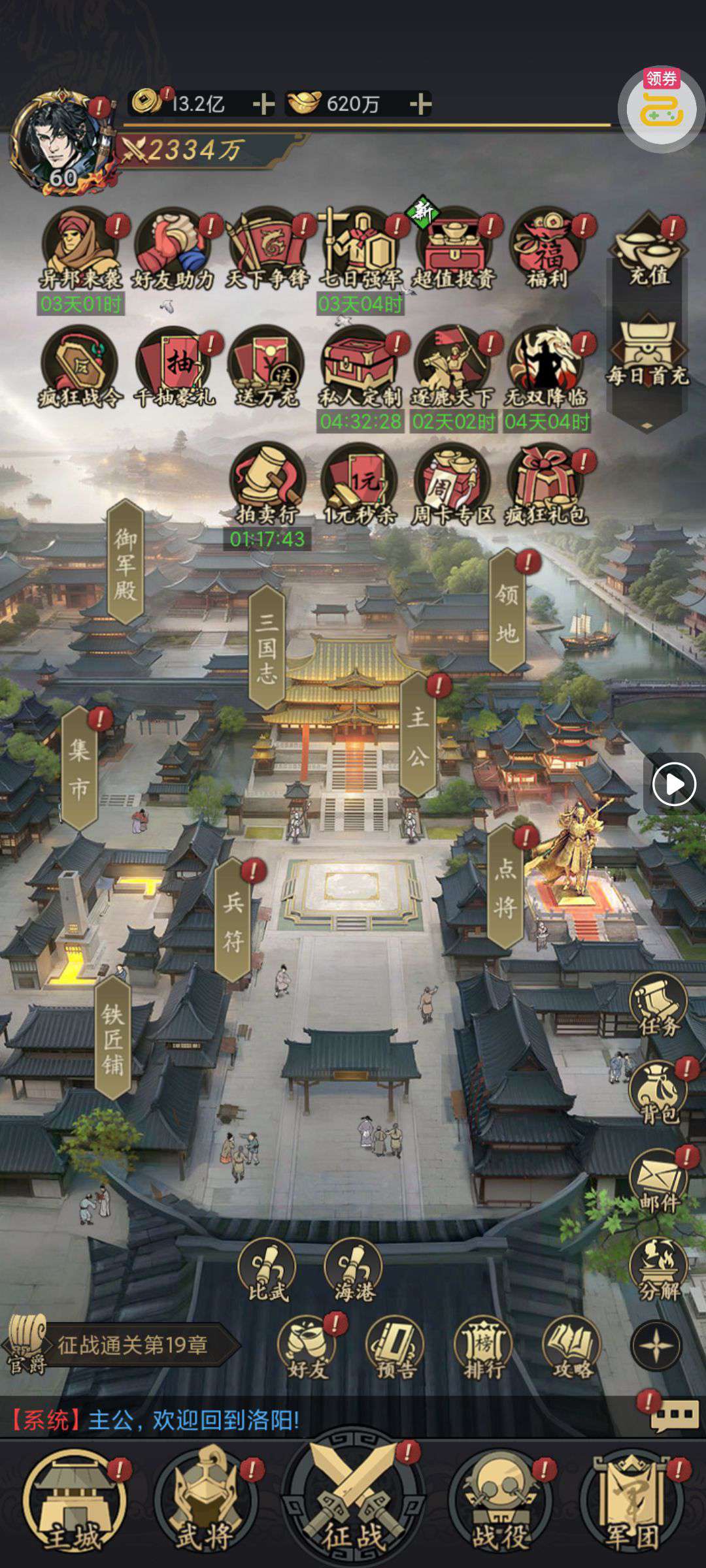
Task: Open the 集市 market banner
Action: [79, 769]
